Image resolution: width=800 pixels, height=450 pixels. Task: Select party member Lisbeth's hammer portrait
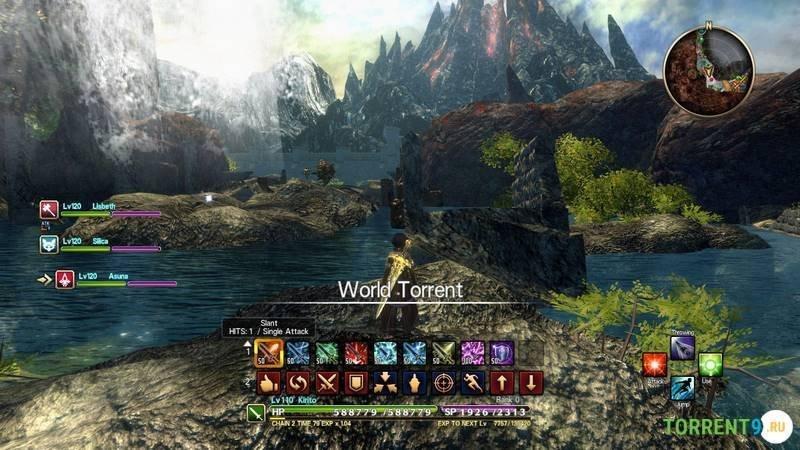pos(49,210)
